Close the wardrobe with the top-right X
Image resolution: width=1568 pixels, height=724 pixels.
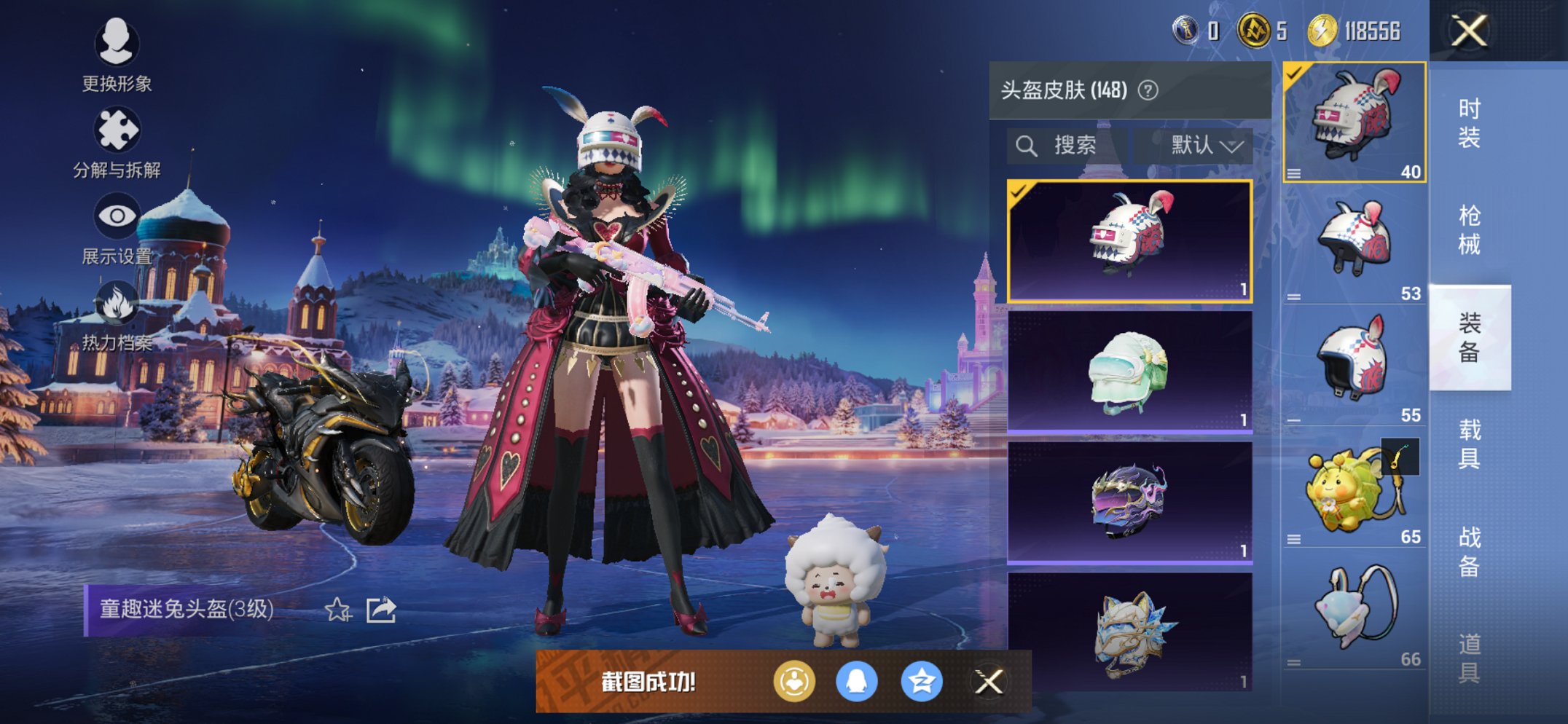tap(1469, 31)
